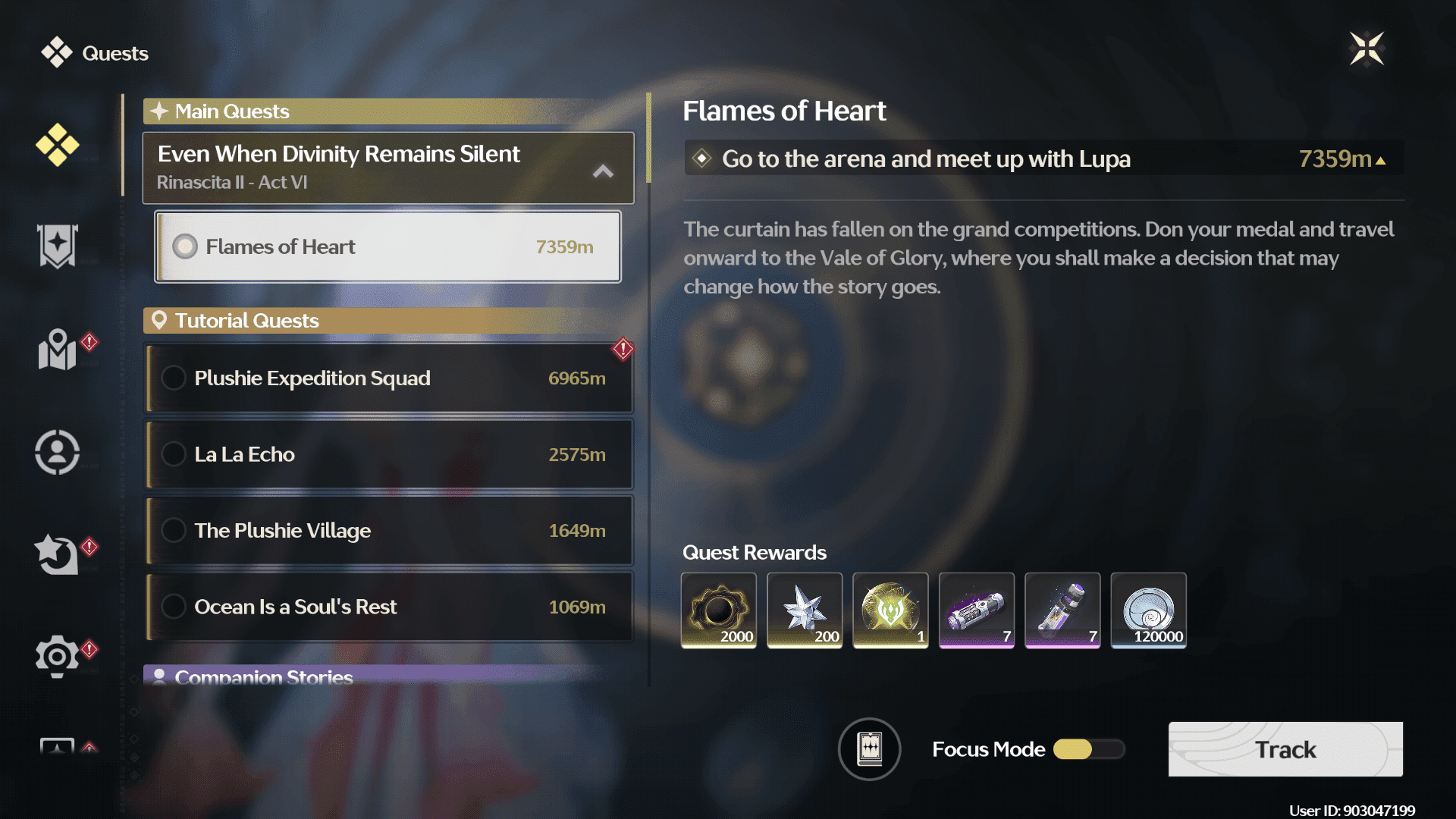
Task: Open the Recurring Challenges star icon
Action: tap(57, 554)
